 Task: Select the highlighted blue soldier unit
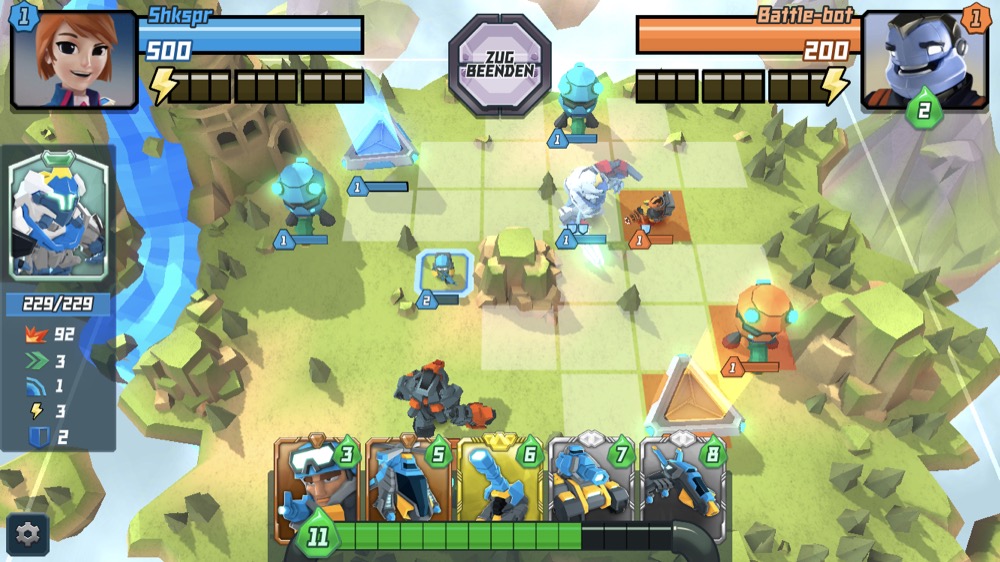[439, 272]
